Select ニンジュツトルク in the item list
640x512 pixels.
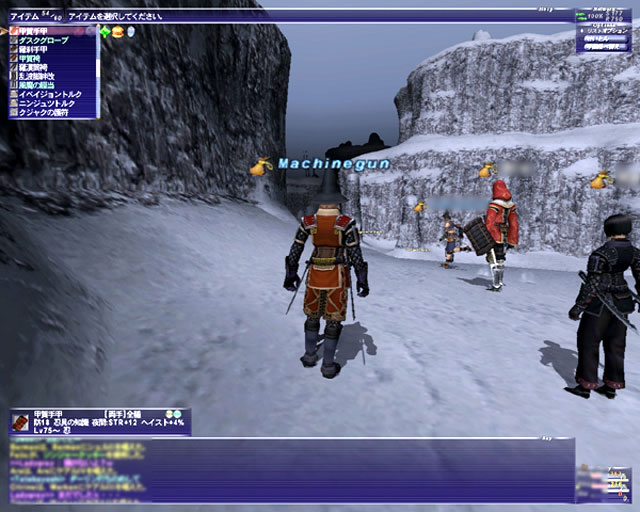click(x=50, y=103)
